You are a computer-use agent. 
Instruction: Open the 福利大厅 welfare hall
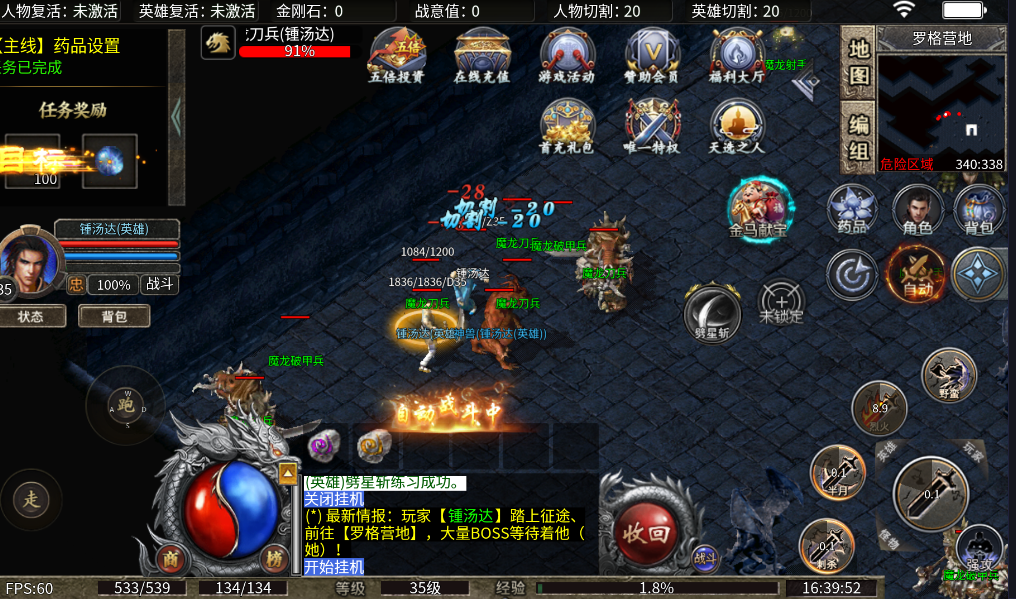click(737, 55)
